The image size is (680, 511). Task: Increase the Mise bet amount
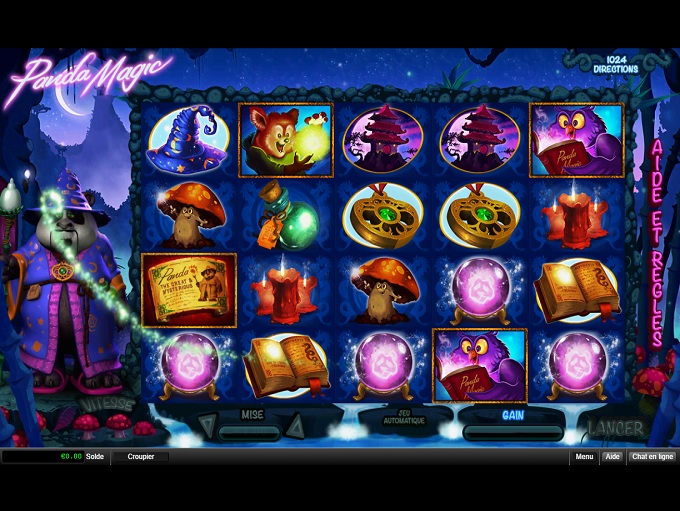tap(296, 427)
